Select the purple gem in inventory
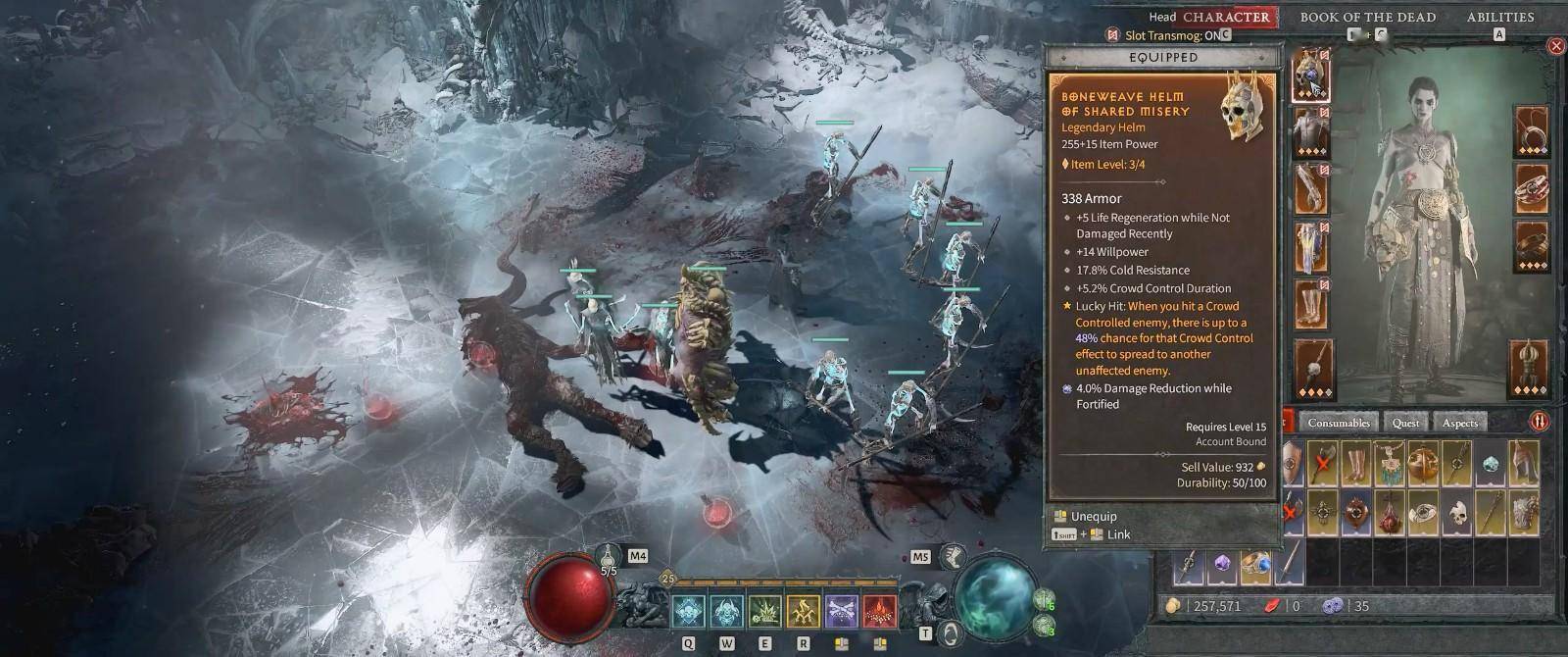1568x657 pixels. point(1223,563)
